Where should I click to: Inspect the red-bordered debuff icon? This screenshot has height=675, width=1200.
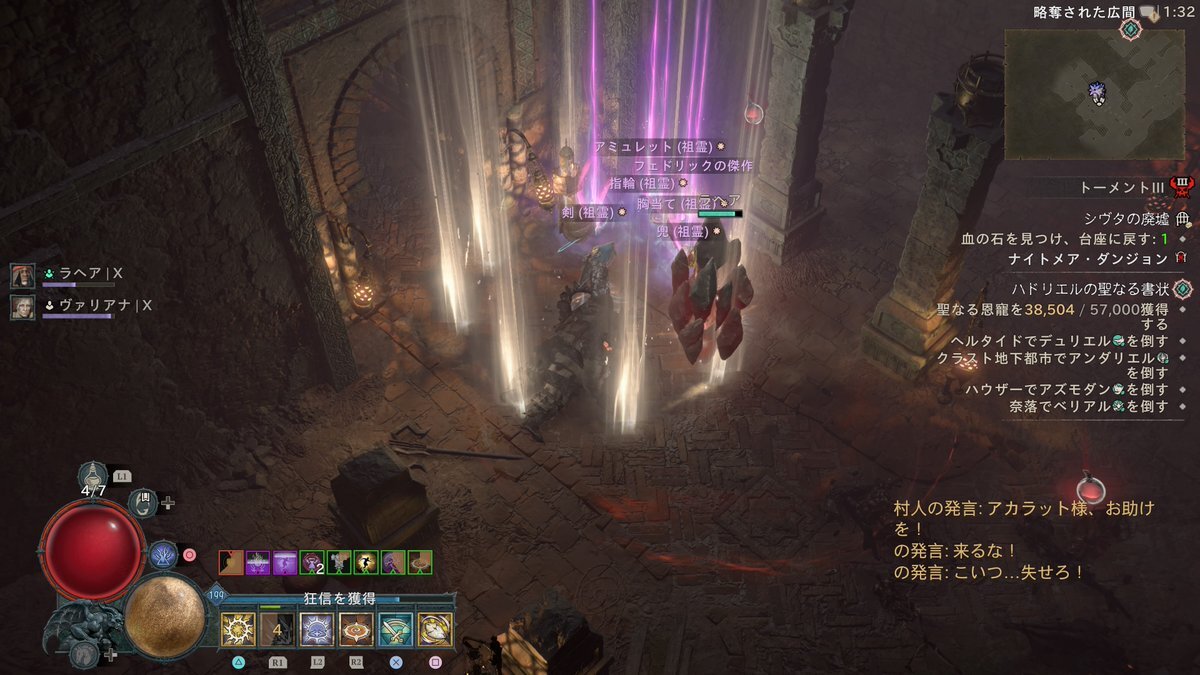pyautogui.click(x=231, y=562)
